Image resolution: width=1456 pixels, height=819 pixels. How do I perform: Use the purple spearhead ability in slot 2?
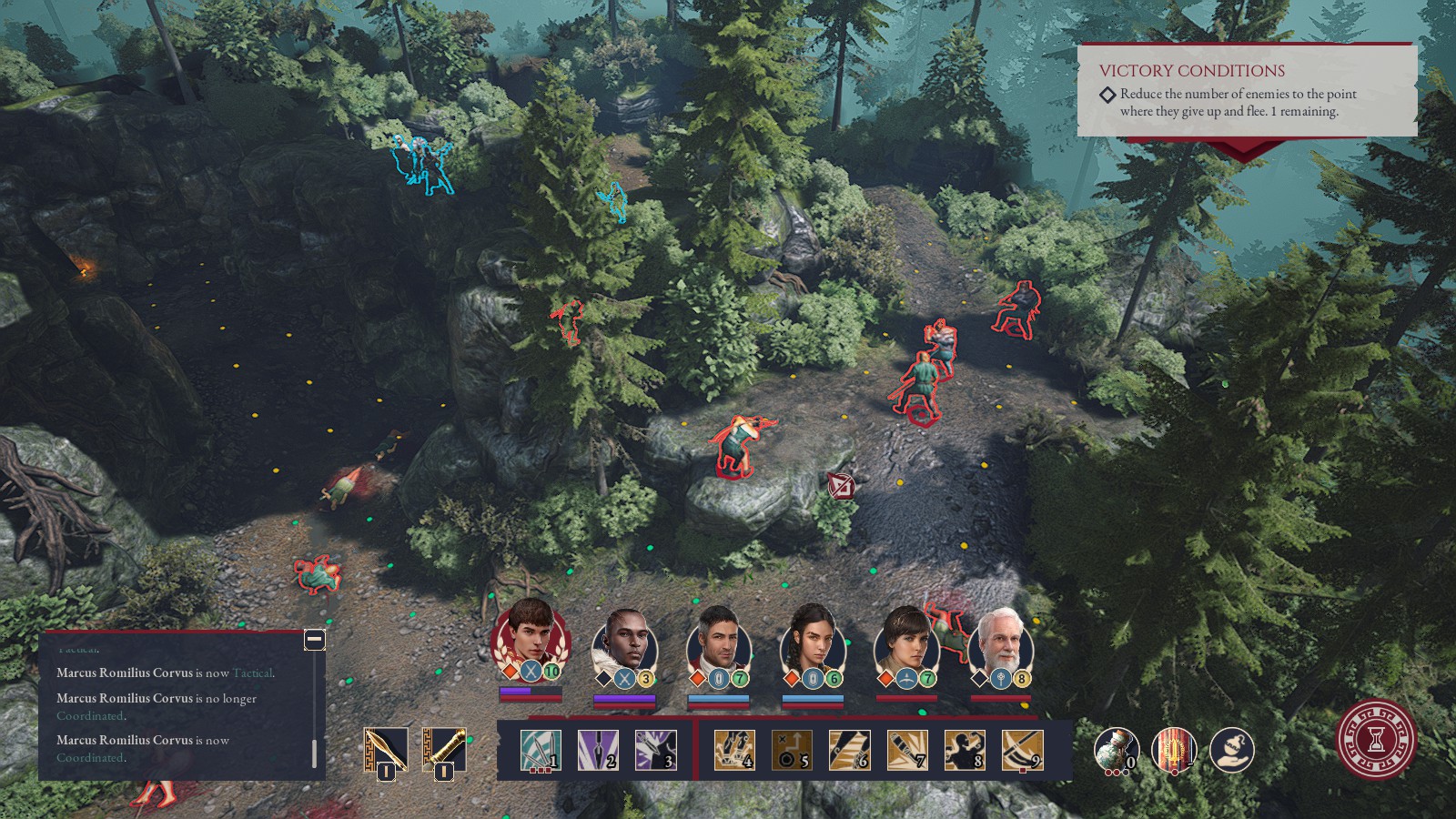[598, 751]
